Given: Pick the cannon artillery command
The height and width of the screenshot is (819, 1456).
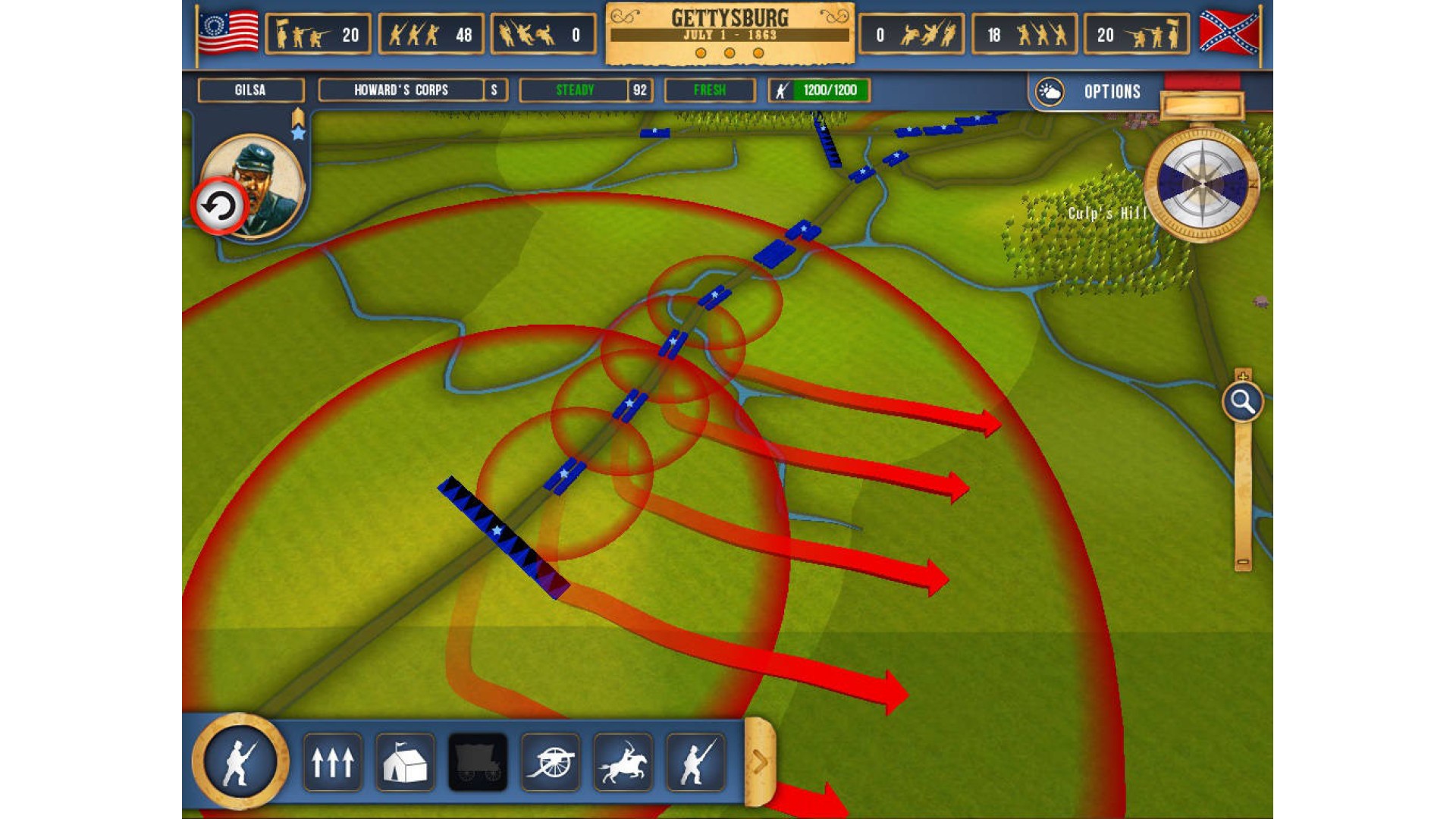Looking at the screenshot, I should click(551, 761).
